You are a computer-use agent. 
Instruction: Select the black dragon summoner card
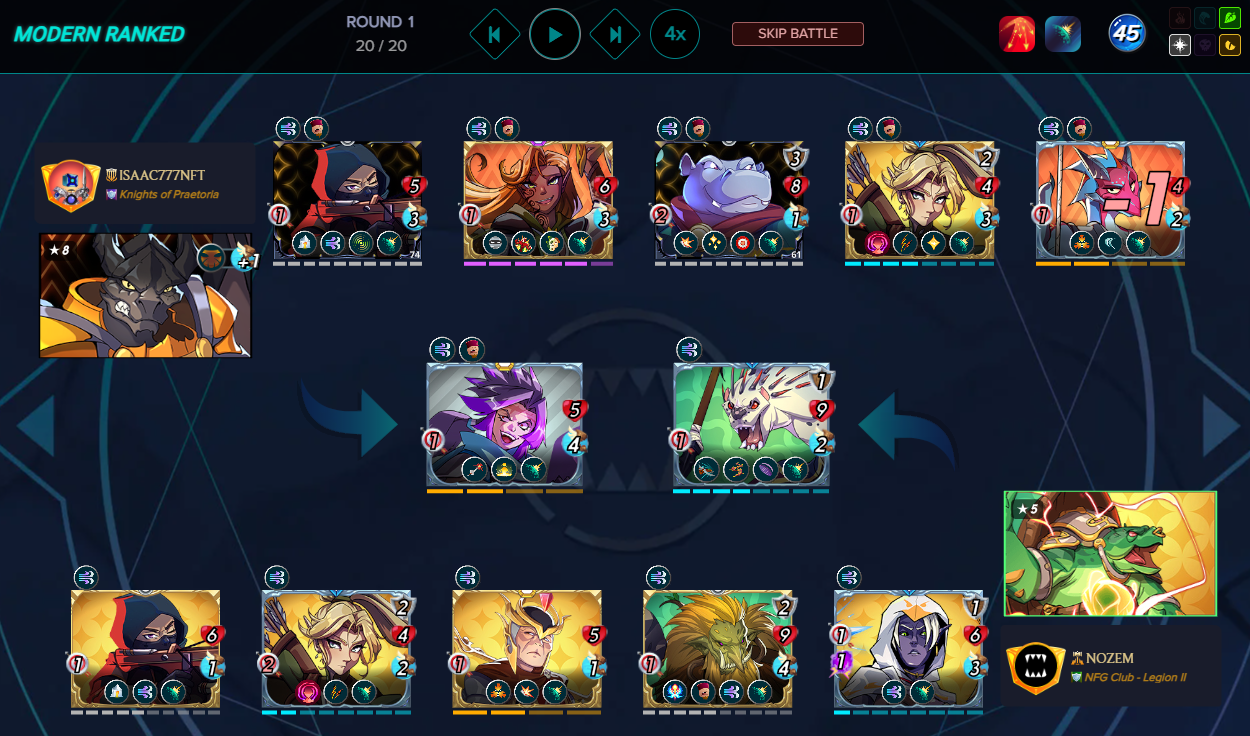tap(145, 296)
